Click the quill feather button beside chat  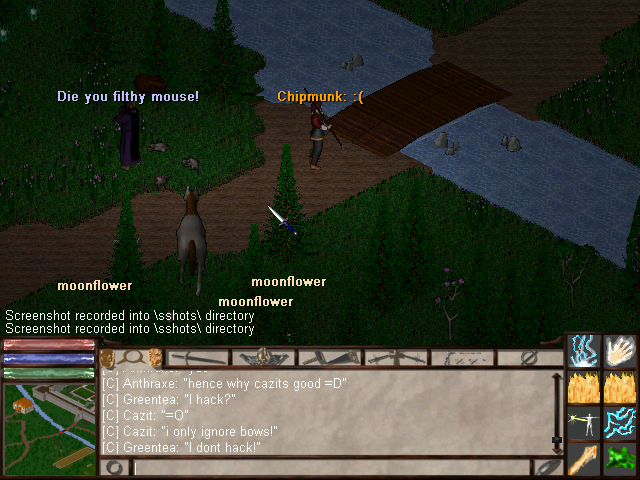tap(548, 467)
